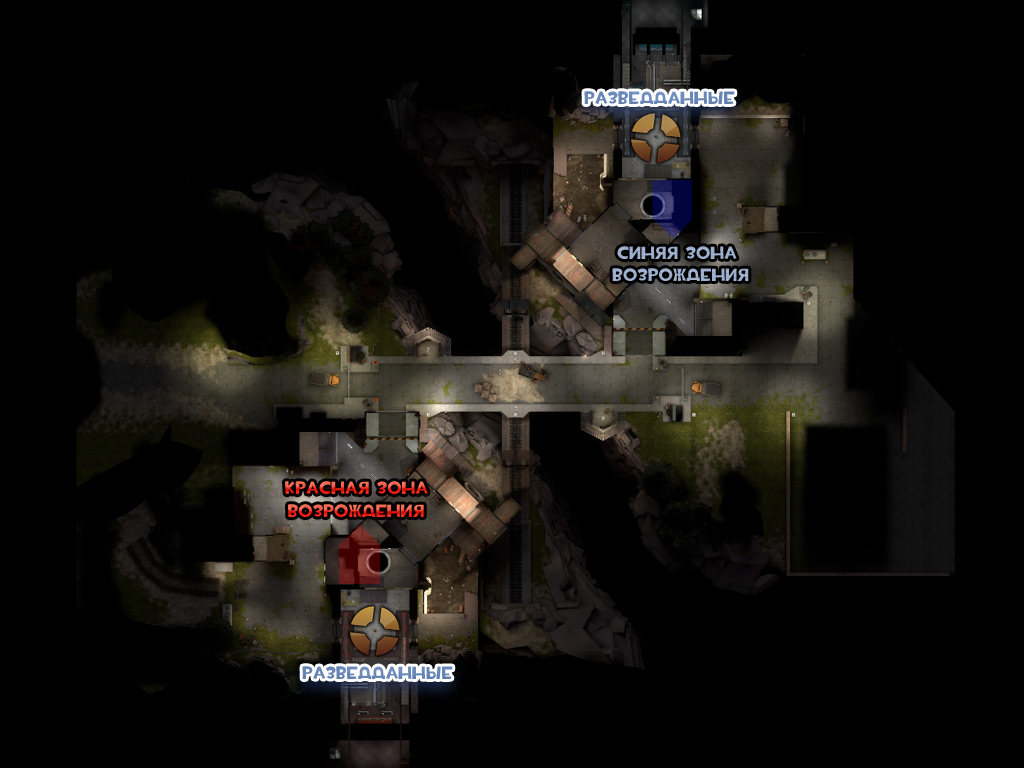This screenshot has height=768, width=1024.
Task: Click the Разведданные icon beside the blue spawn
Action: pyautogui.click(x=655, y=138)
